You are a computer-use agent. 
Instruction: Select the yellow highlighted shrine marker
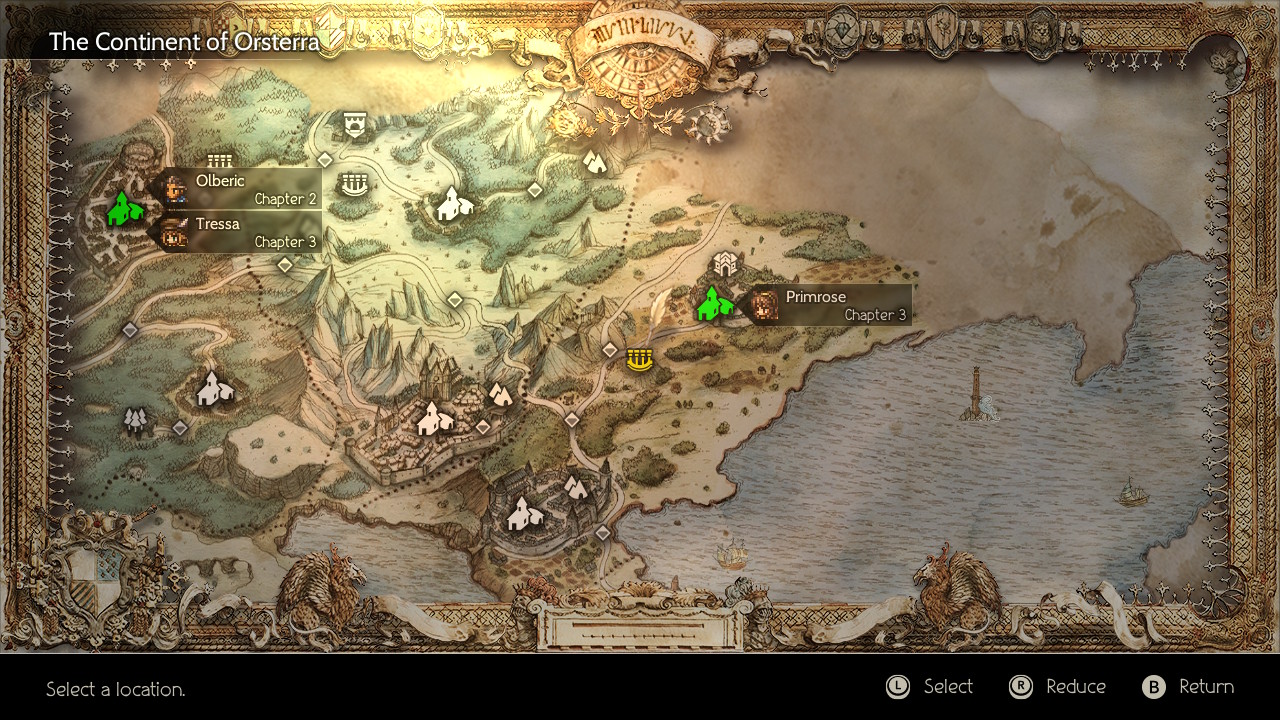(639, 359)
